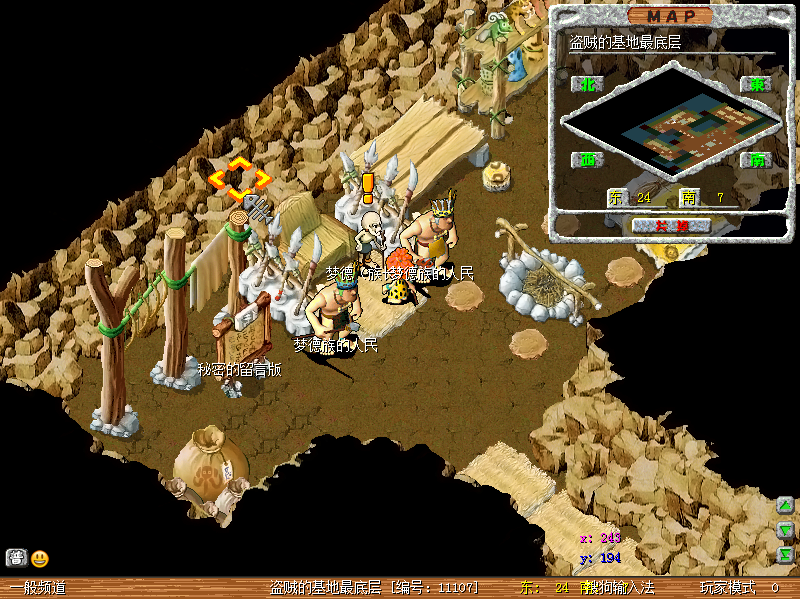
Task: Jump to chat bottom with the barred-arrow button
Action: tap(786, 554)
